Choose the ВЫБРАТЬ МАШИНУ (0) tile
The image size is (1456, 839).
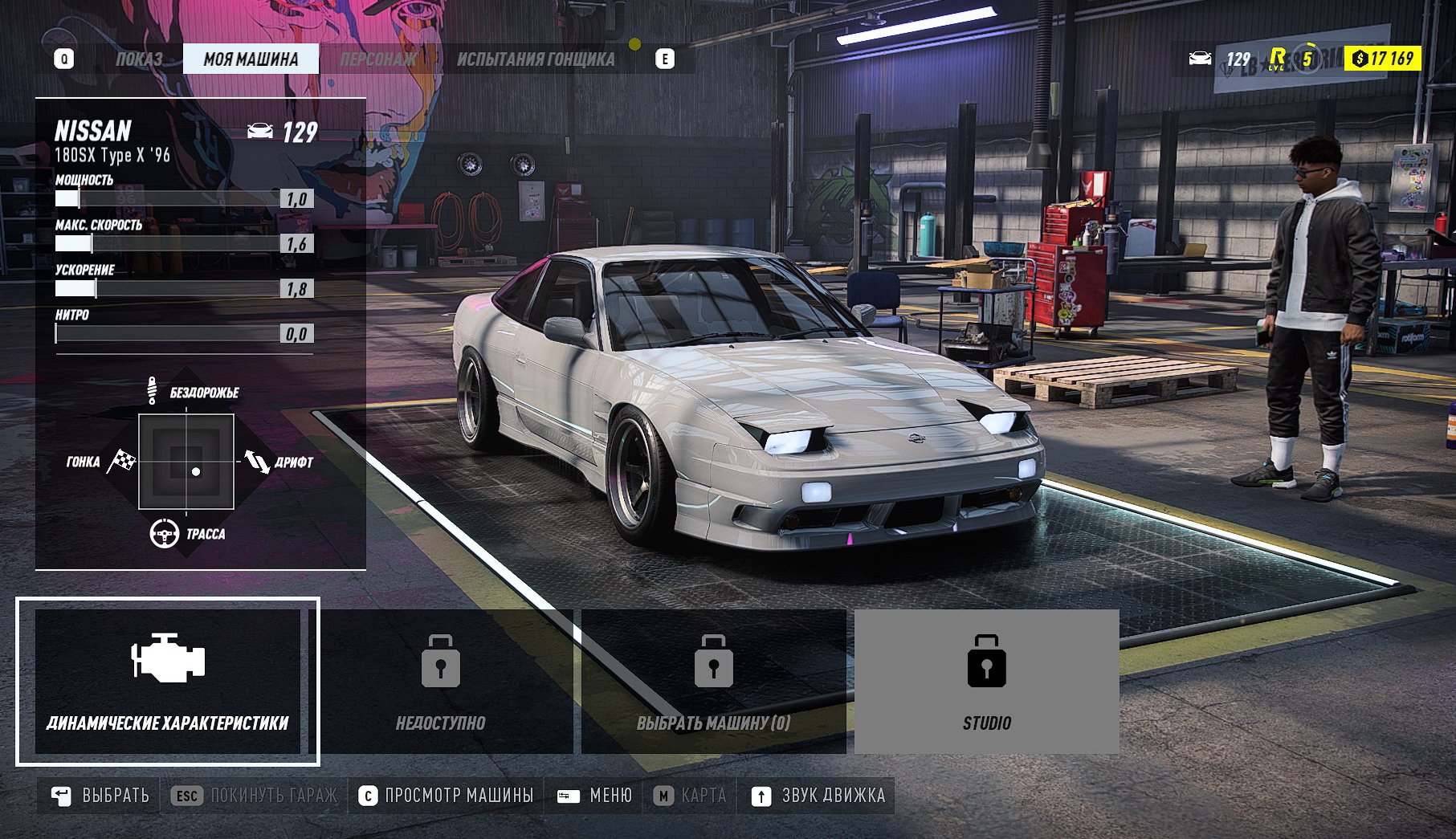pyautogui.click(x=714, y=681)
